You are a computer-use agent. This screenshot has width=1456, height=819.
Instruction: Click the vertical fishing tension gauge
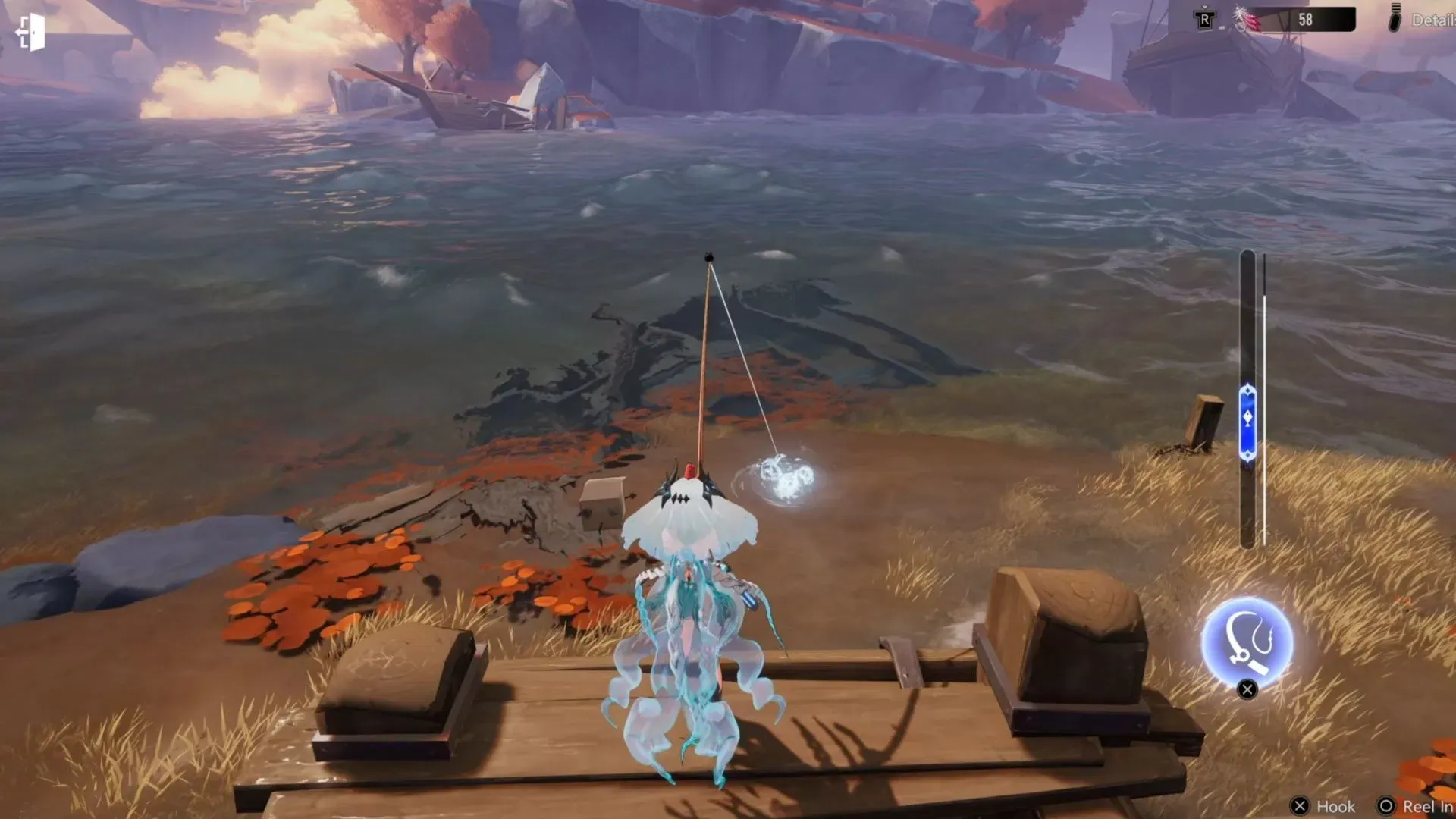[1249, 402]
